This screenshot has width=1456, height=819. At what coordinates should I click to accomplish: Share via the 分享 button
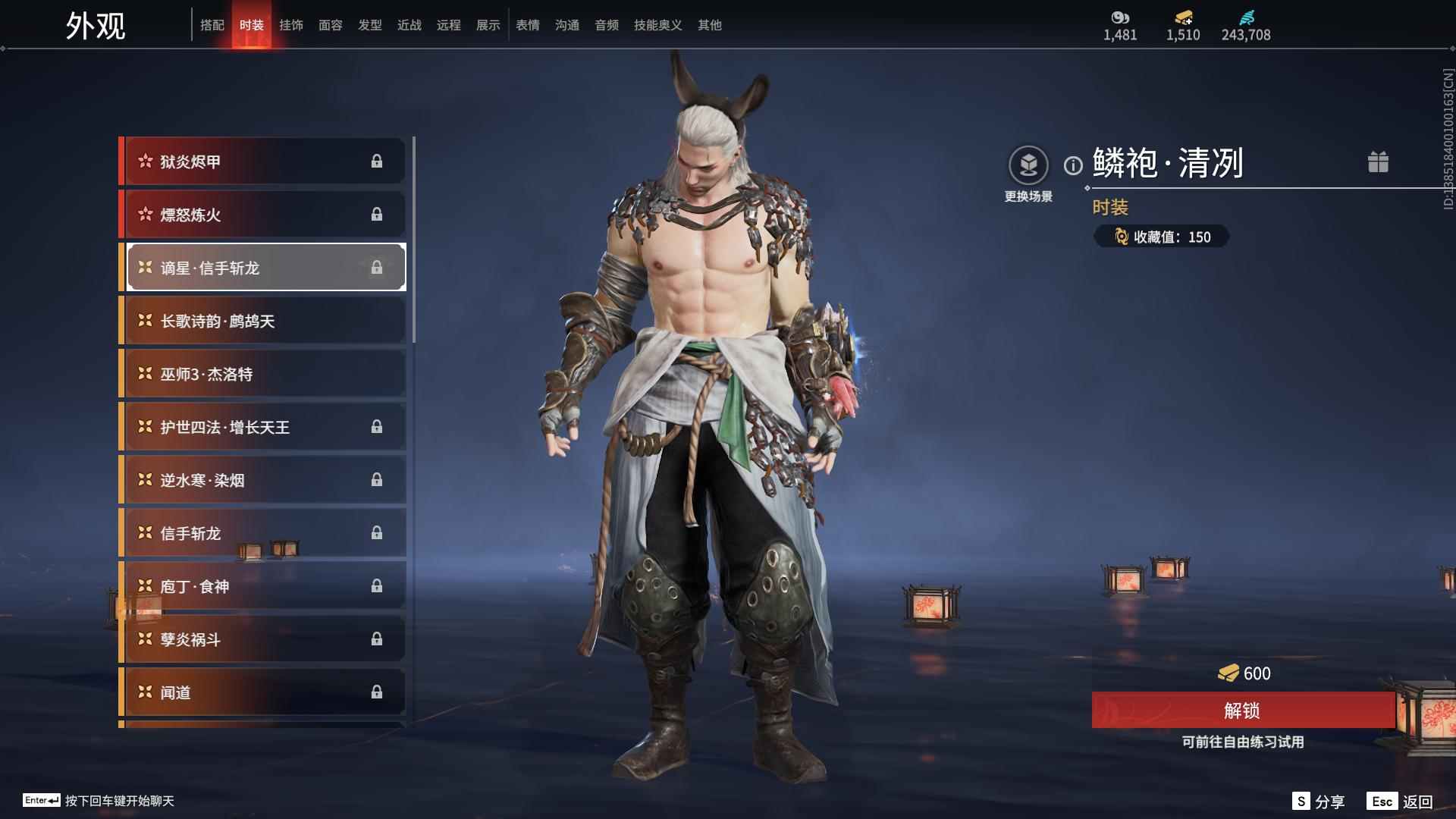1319,802
